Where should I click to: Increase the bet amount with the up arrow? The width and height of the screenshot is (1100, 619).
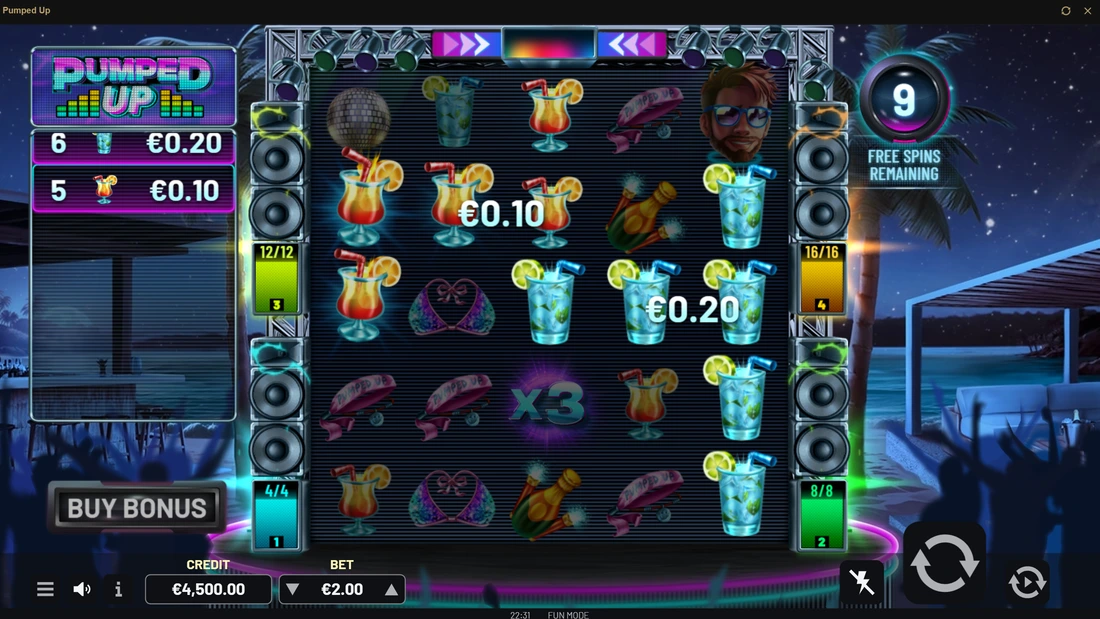391,590
